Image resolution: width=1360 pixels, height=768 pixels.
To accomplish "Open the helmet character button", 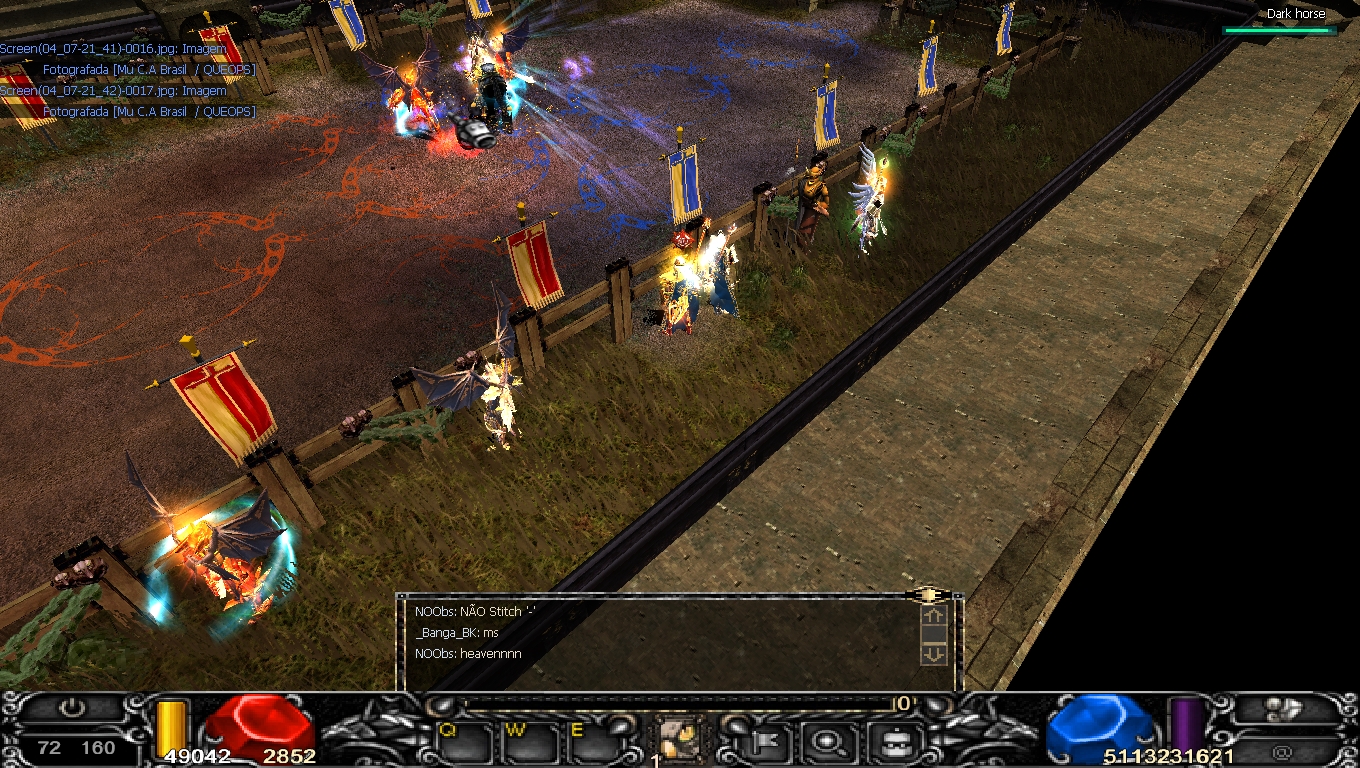I will pos(889,741).
